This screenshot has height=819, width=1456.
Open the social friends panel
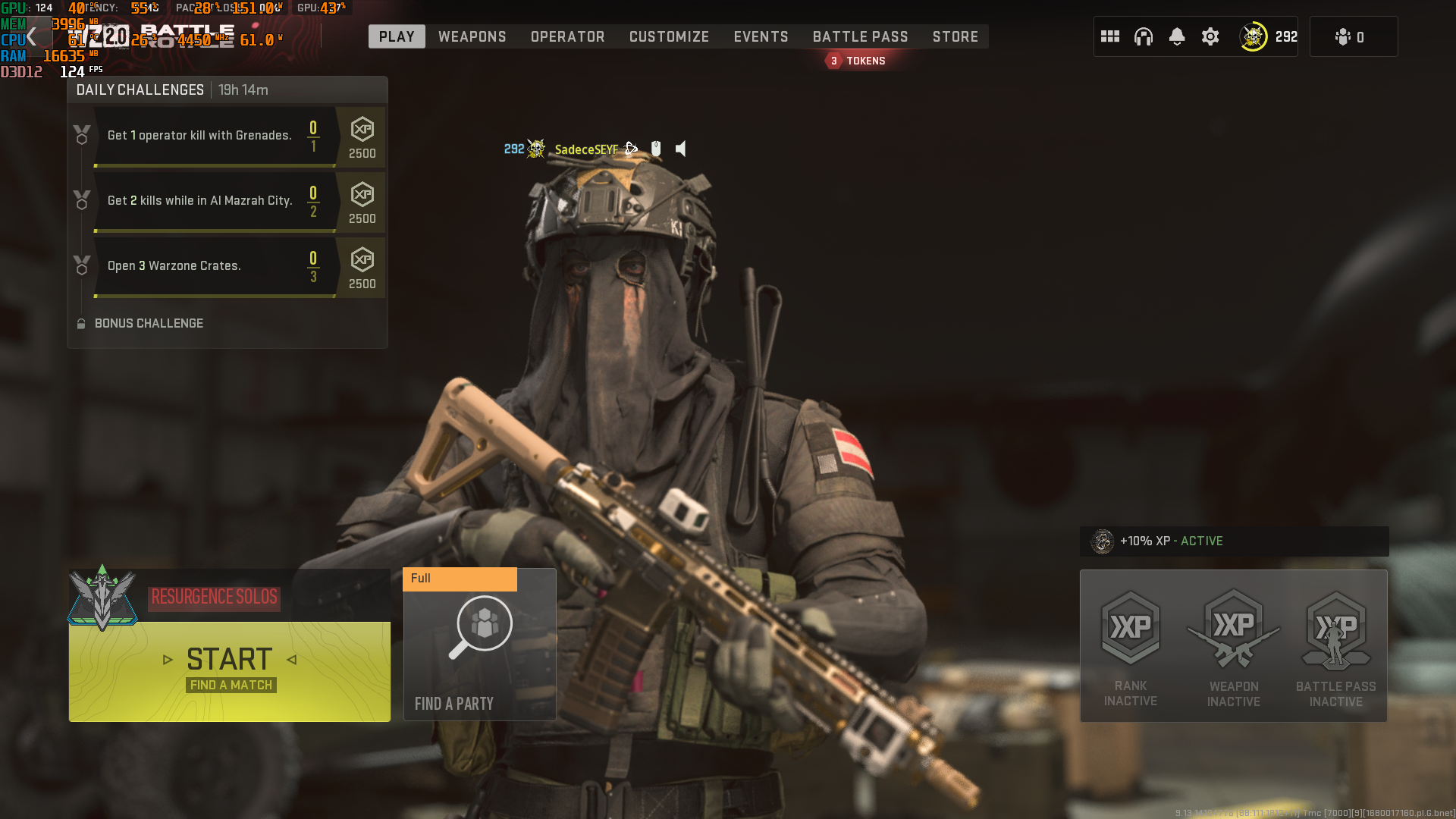(1352, 36)
